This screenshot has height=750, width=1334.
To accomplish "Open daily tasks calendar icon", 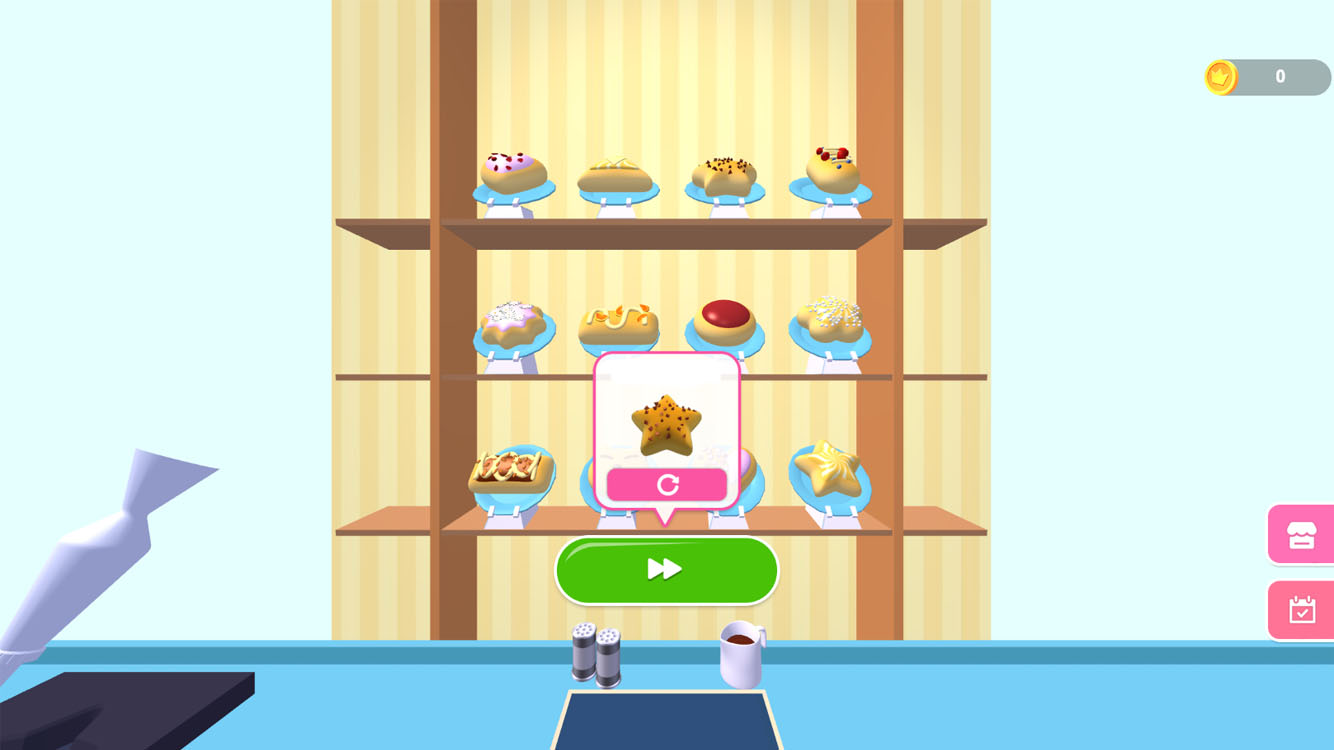I will (x=1300, y=610).
